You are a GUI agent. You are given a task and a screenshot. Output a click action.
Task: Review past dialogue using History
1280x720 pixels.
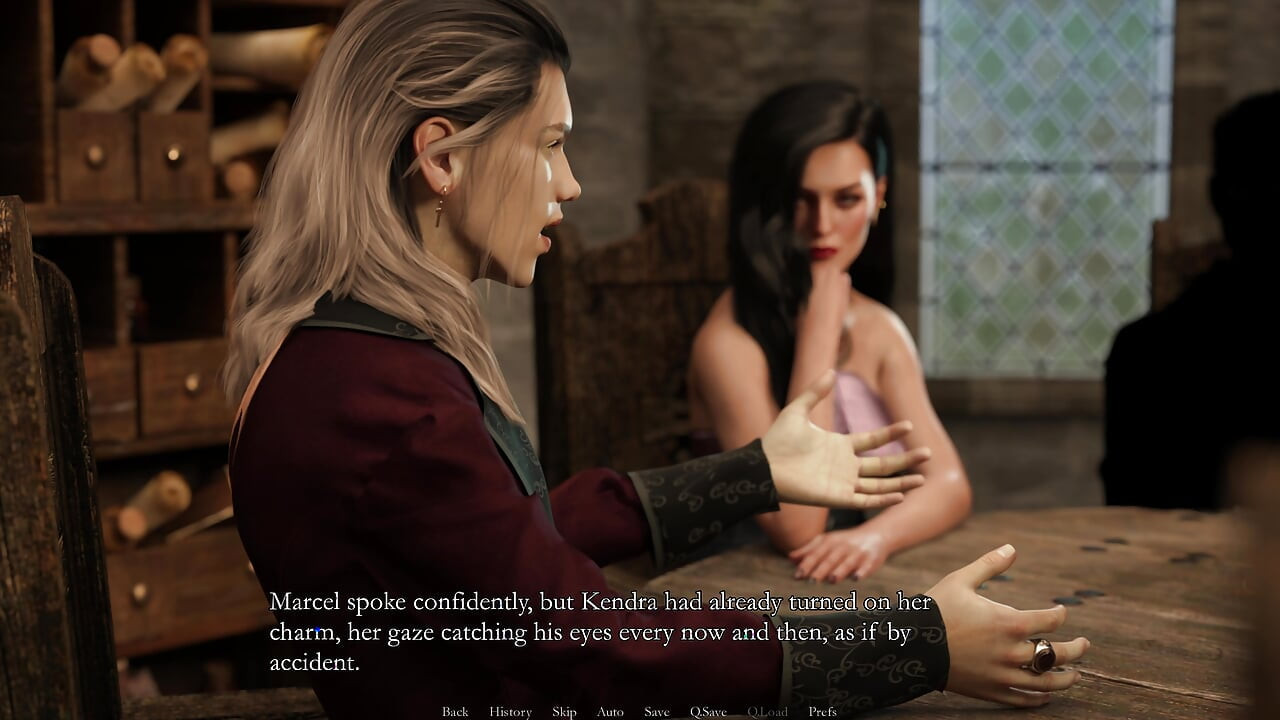point(509,711)
